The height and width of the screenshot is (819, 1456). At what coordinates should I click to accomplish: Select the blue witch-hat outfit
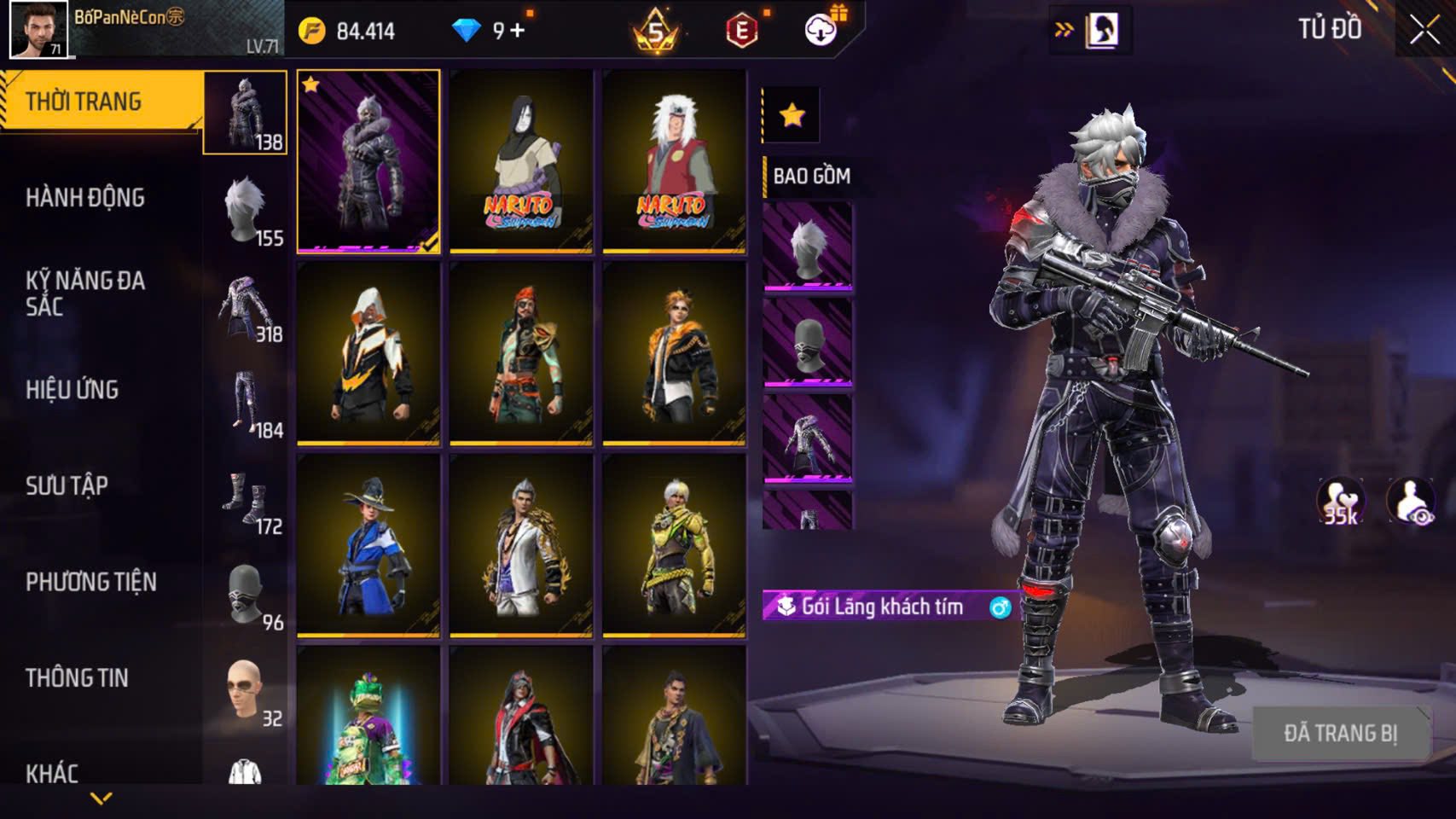point(368,546)
